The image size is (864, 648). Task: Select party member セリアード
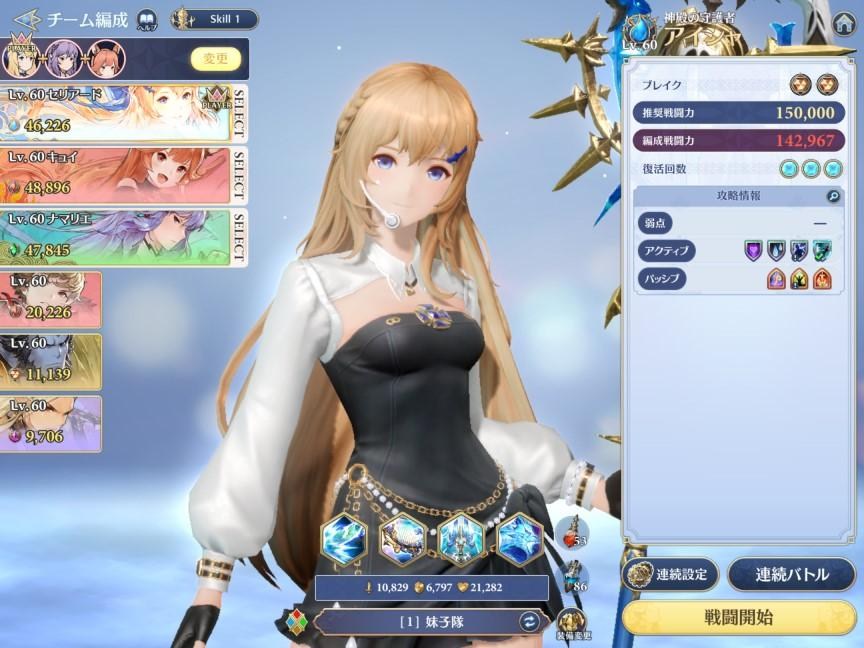pos(116,112)
